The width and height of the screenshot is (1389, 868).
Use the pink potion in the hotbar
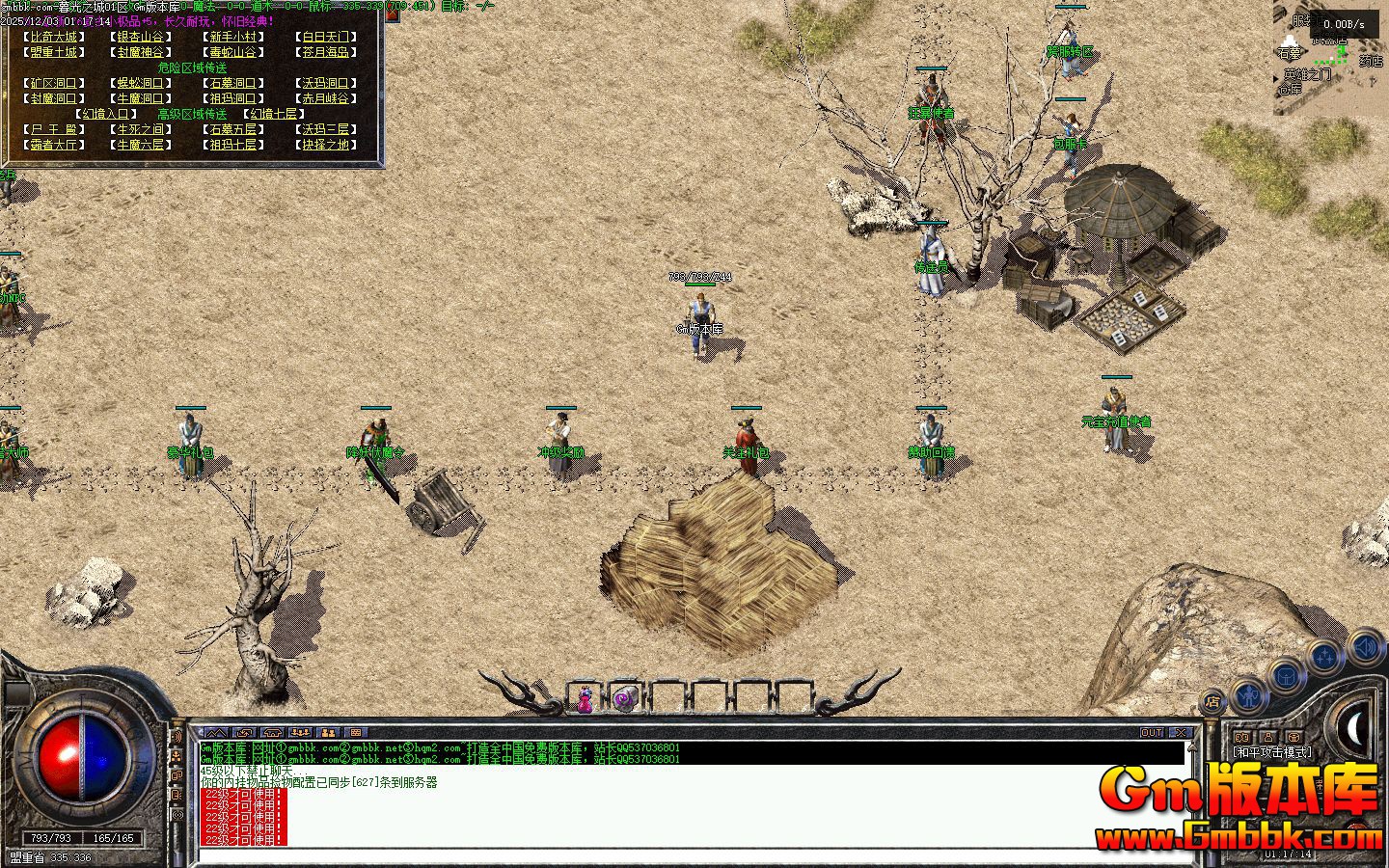(x=585, y=698)
